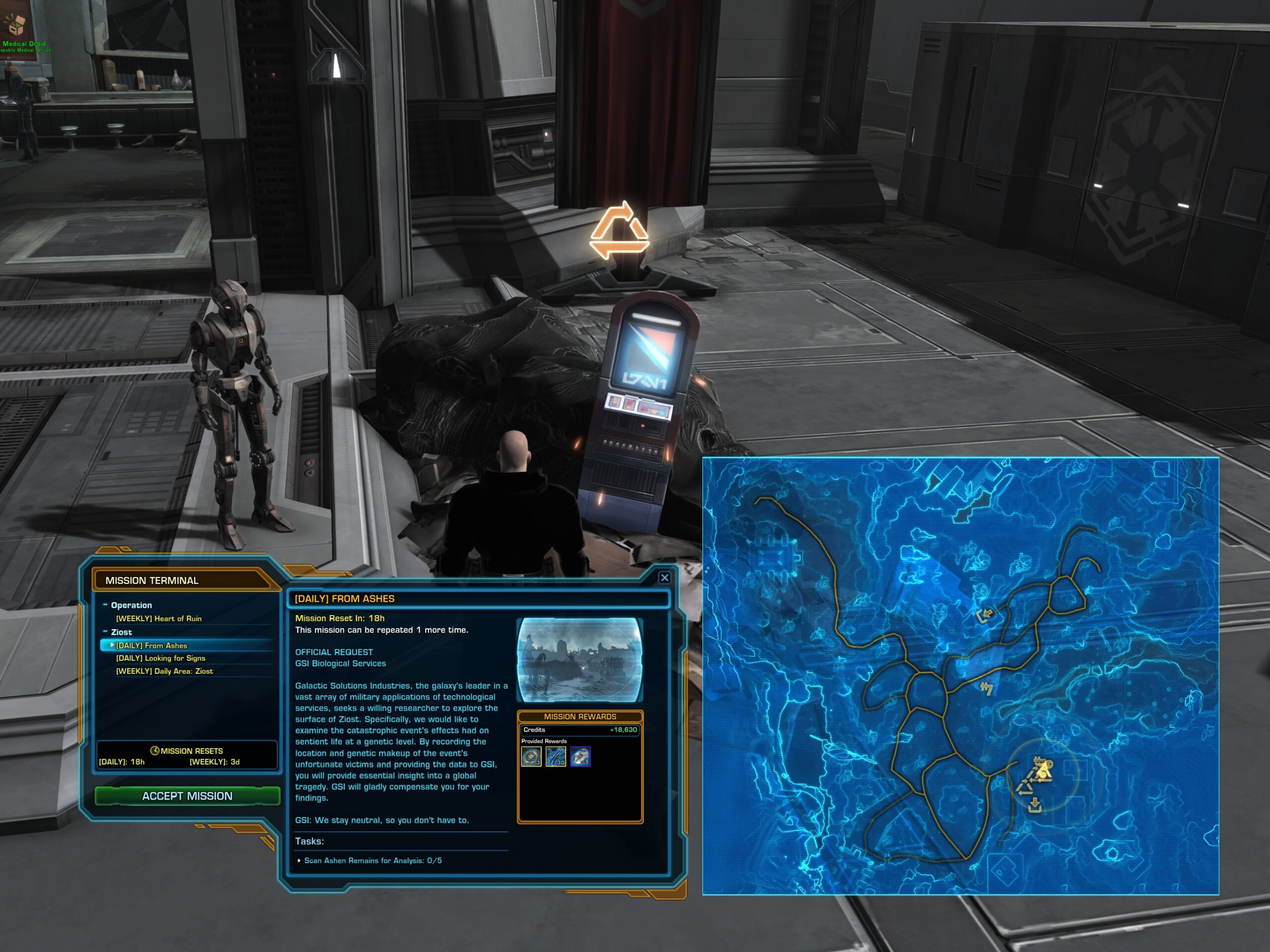Select the daily From Ashes mission entry

coord(152,645)
